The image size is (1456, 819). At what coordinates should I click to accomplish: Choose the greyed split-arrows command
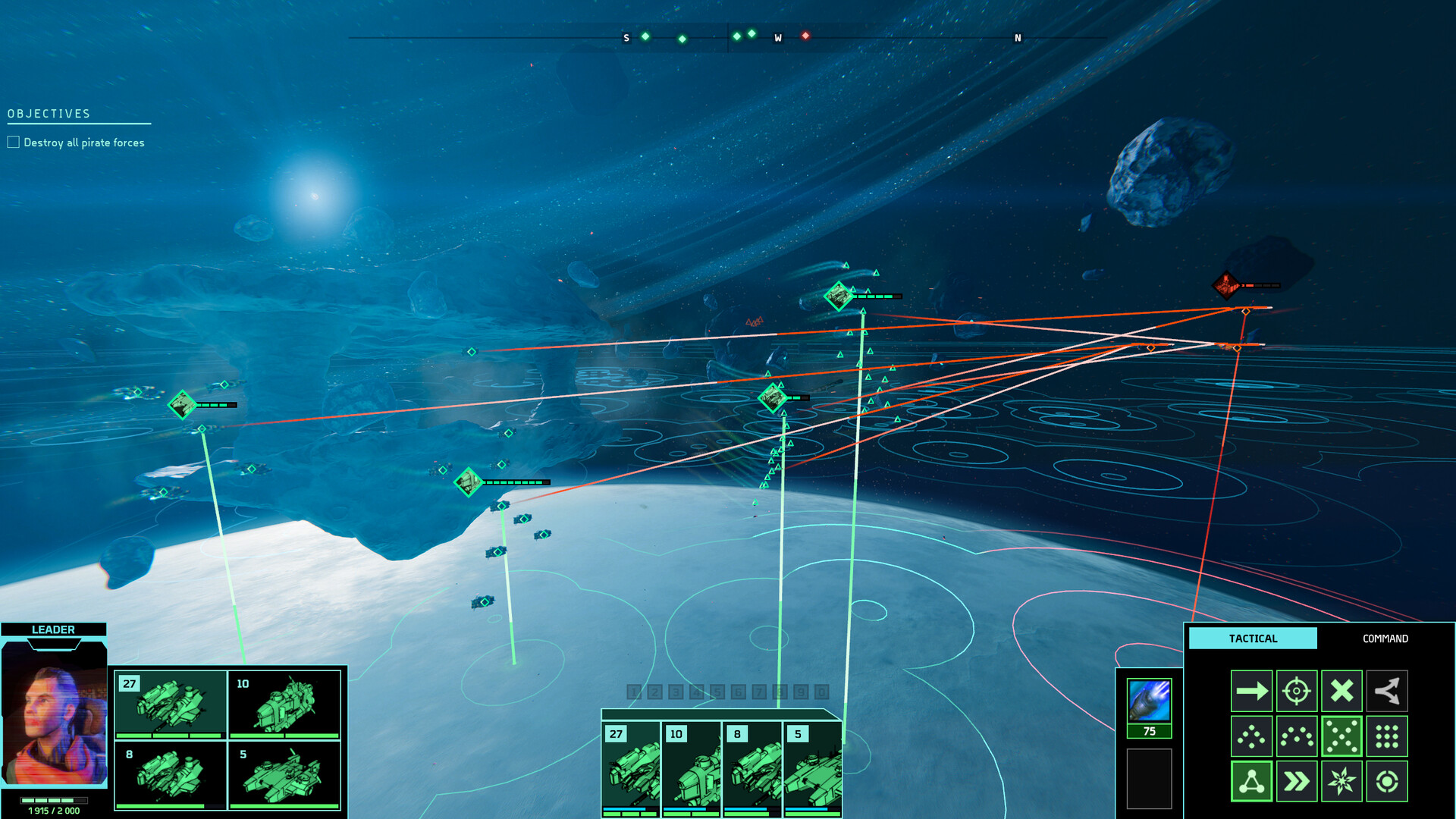pos(1387,691)
